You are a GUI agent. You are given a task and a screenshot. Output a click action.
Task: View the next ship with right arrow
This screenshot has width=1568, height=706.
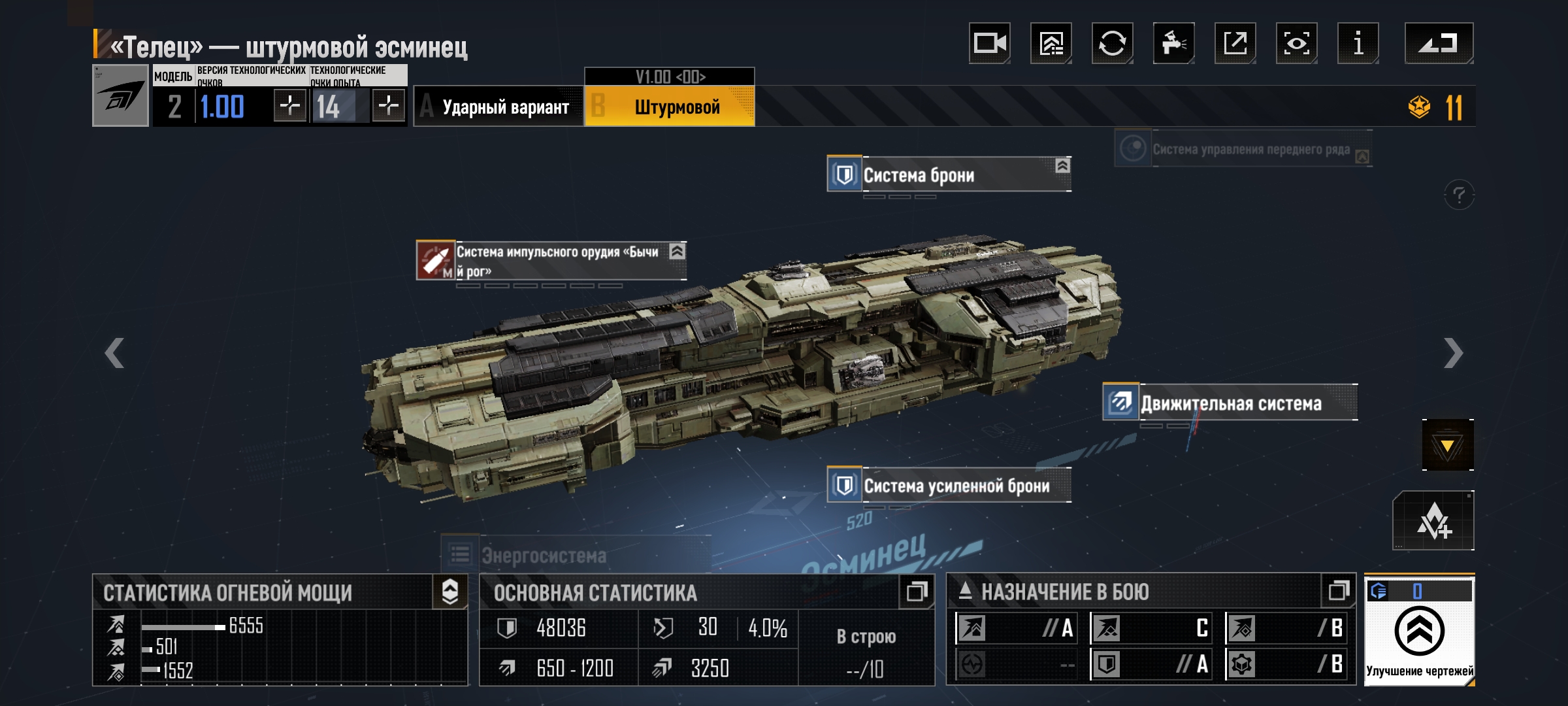point(1453,354)
